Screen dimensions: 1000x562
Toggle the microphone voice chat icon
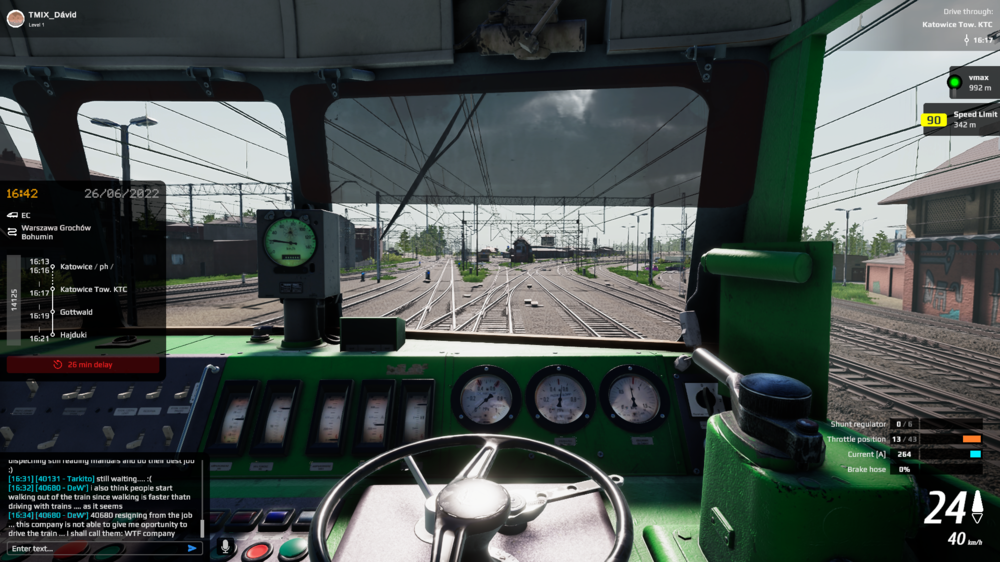pos(225,547)
